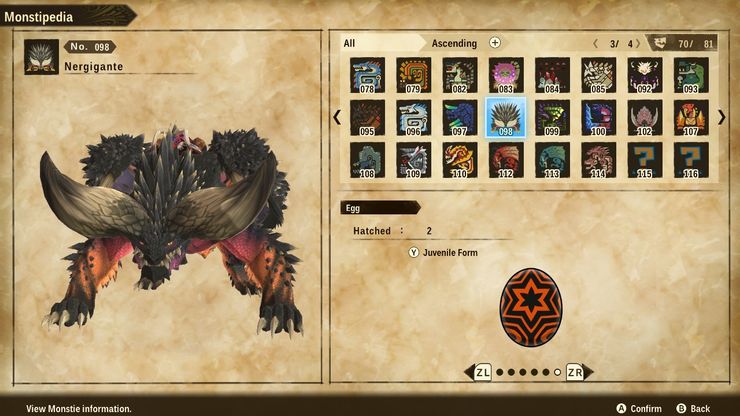Pick monster entry number 093
Viewport: 740px width, 416px height.
[x=691, y=74]
